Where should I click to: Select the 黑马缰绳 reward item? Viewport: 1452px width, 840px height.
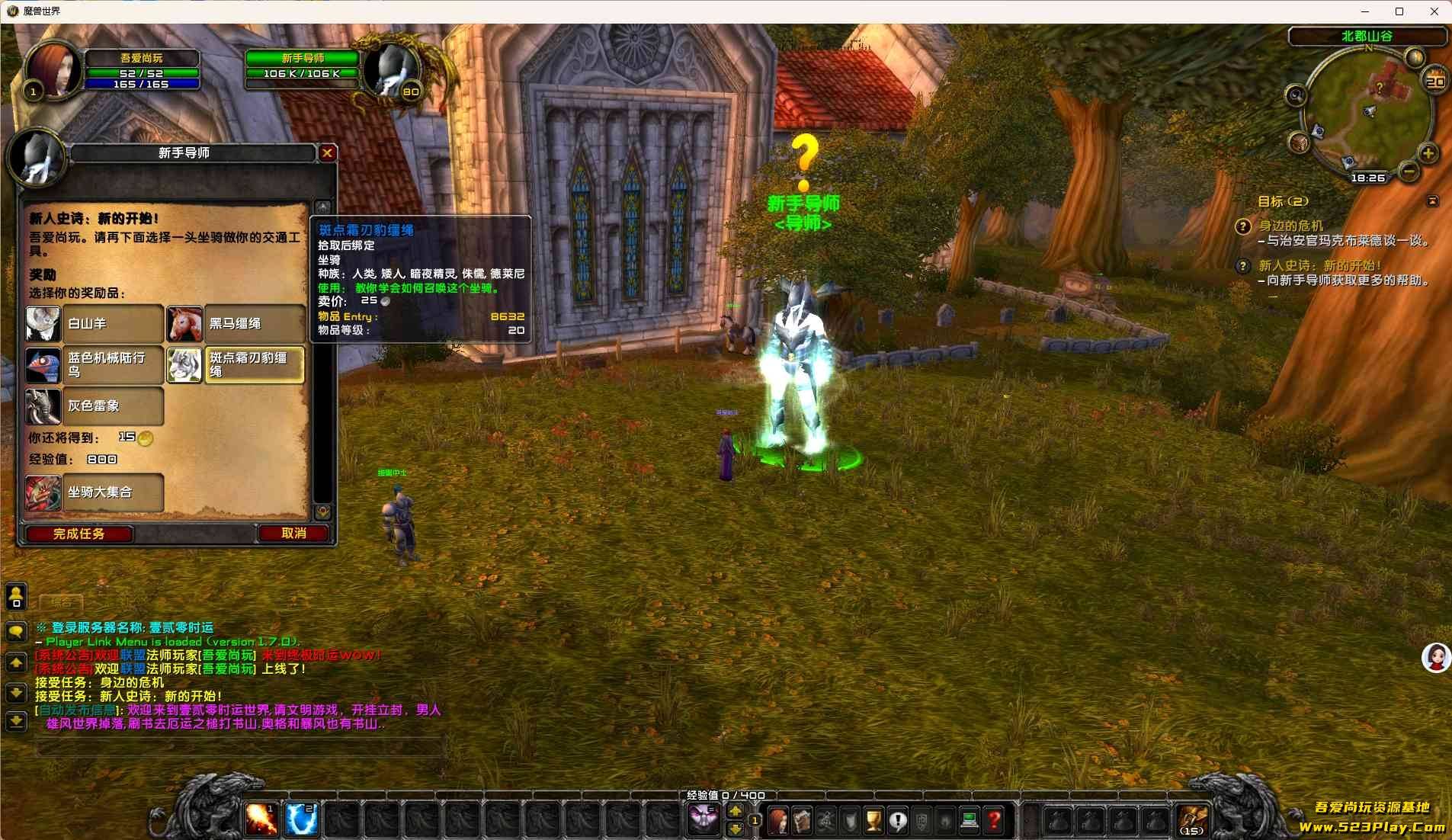tap(236, 324)
